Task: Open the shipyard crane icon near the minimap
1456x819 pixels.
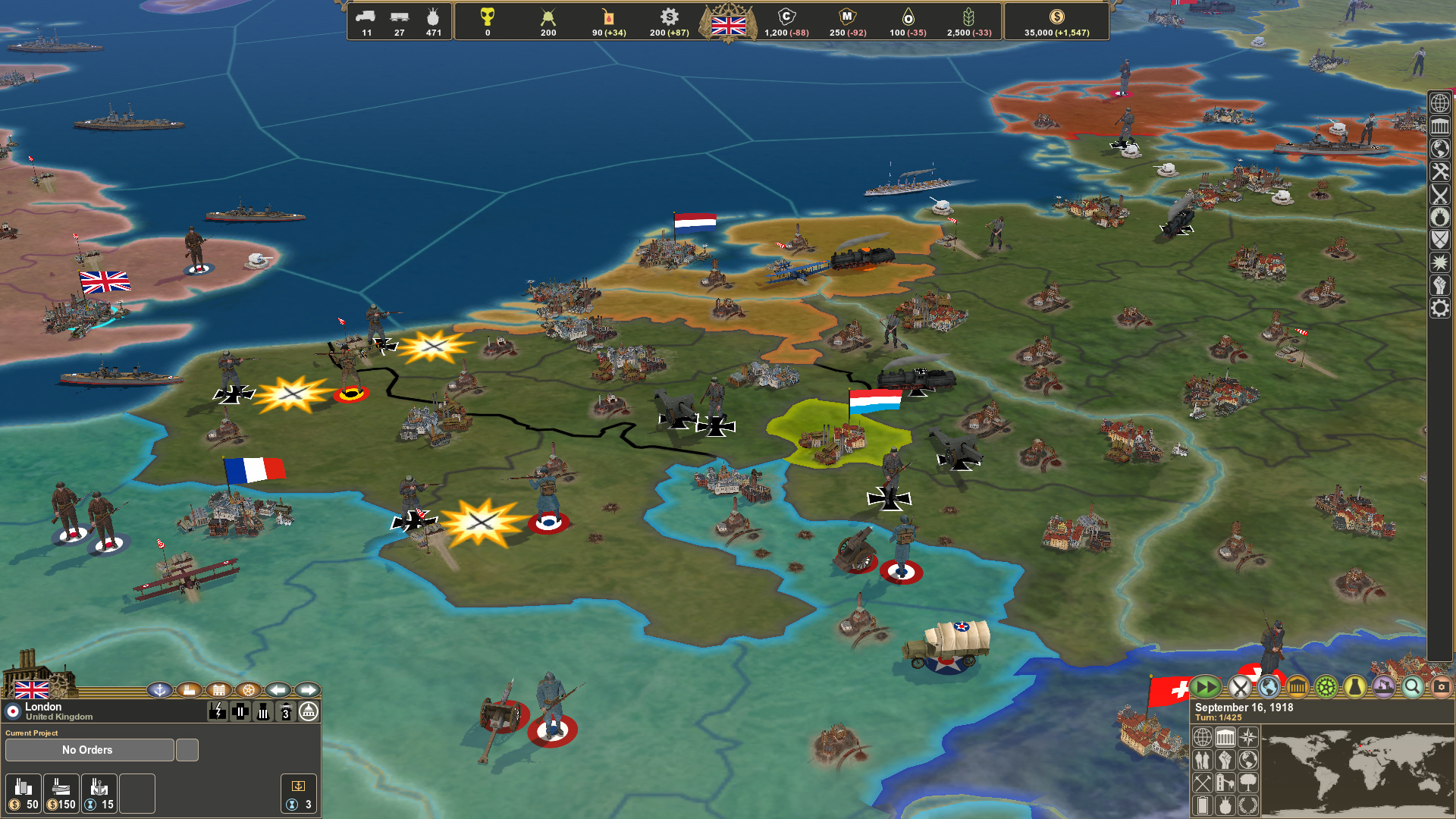Action: click(x=1382, y=688)
